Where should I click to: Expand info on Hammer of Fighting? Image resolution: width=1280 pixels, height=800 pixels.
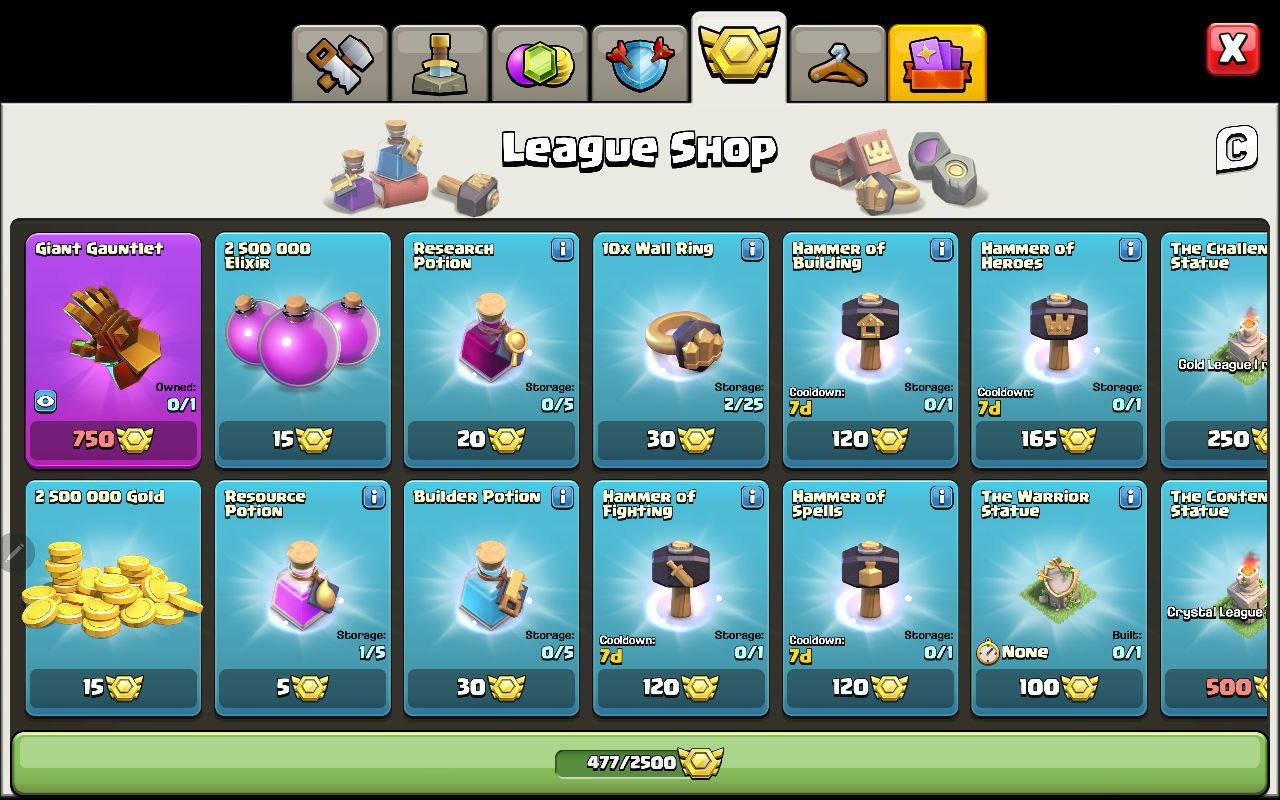pos(751,498)
